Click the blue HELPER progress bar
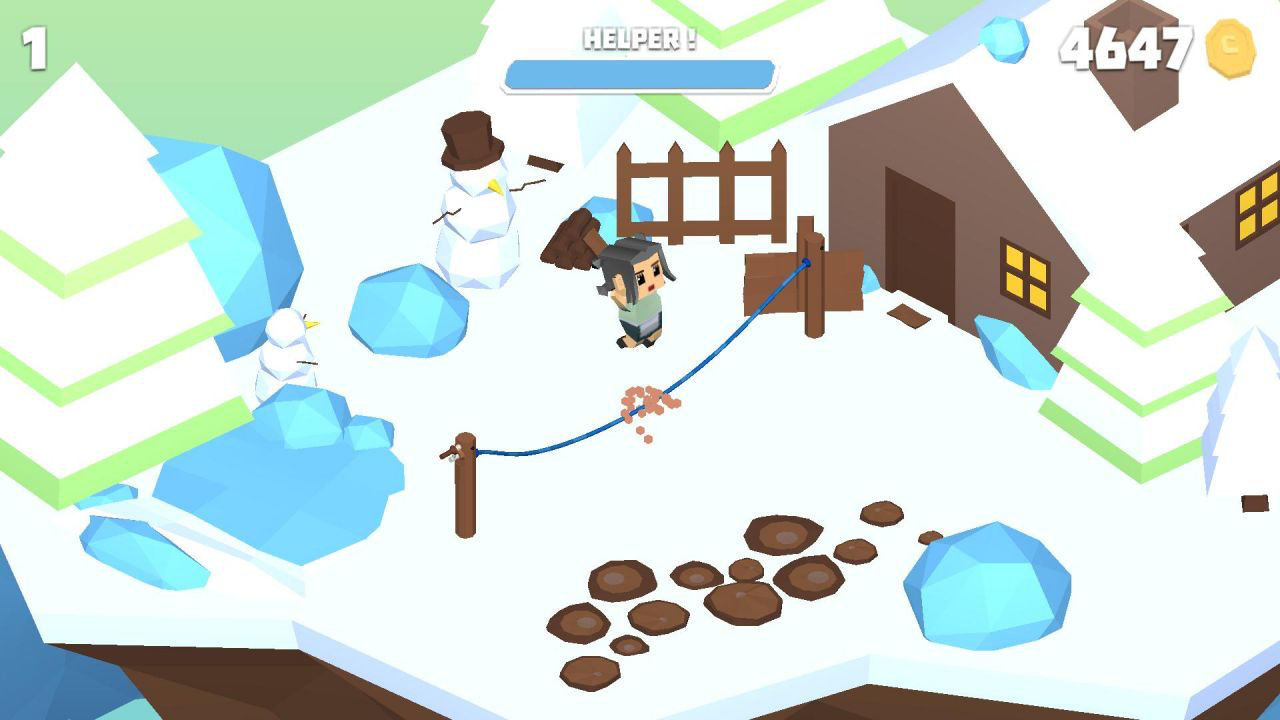The image size is (1280, 720). (640, 72)
